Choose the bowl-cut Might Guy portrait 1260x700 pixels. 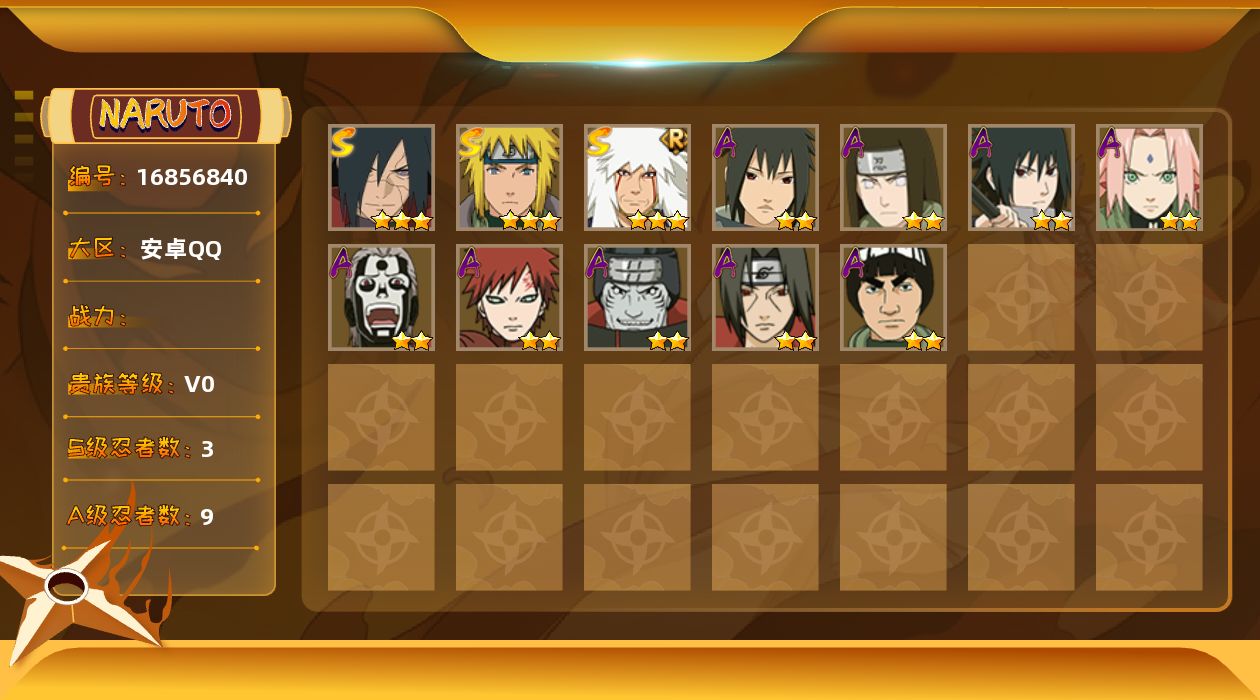click(x=893, y=298)
